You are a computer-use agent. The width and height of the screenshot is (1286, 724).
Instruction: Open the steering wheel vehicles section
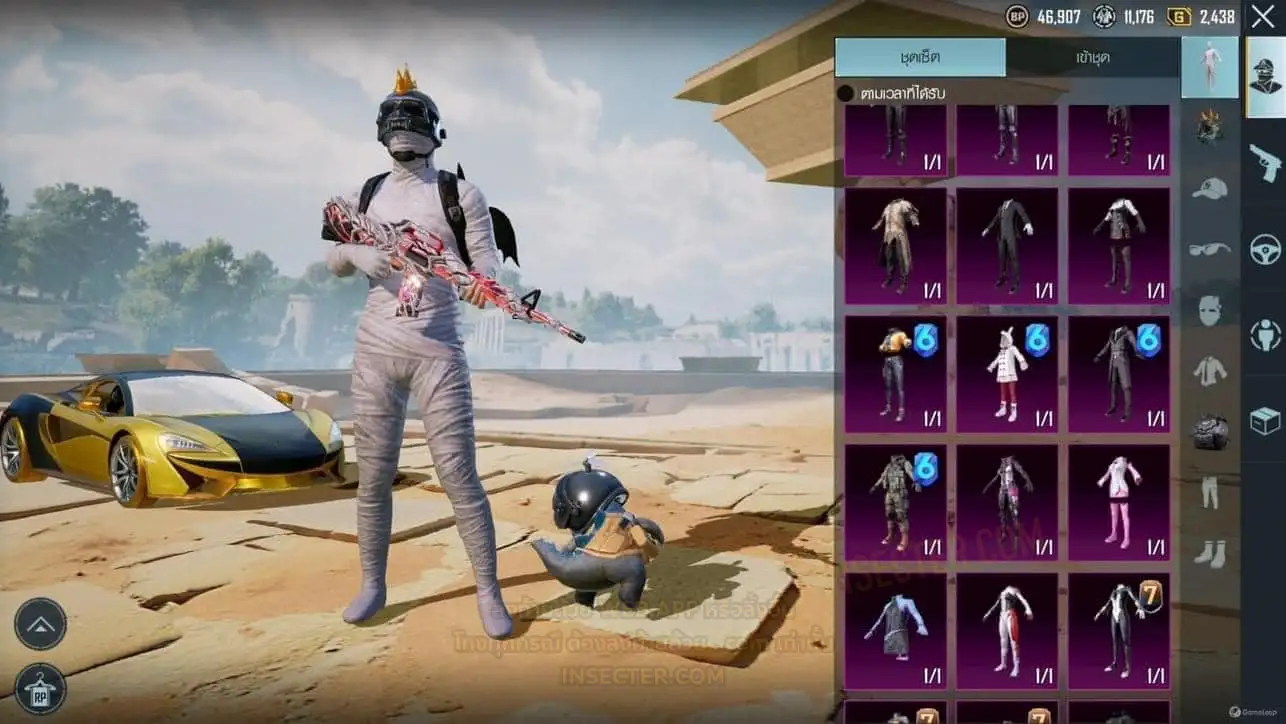pyautogui.click(x=1265, y=249)
